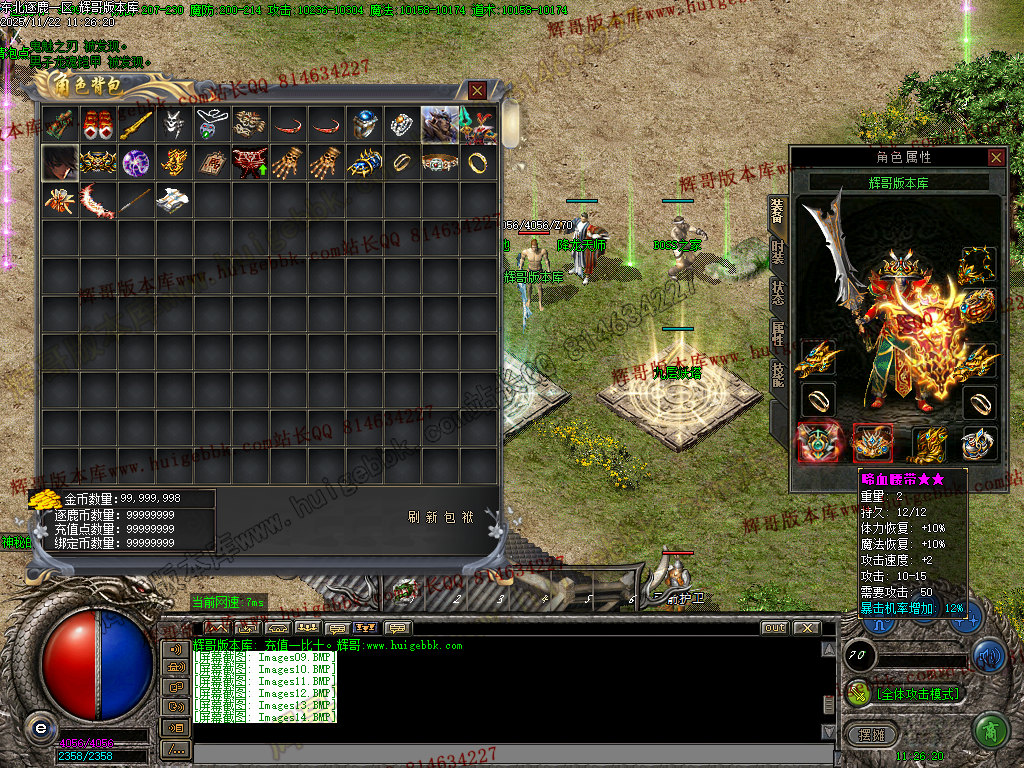Select the equipped belt slot outlined in red

[871, 444]
